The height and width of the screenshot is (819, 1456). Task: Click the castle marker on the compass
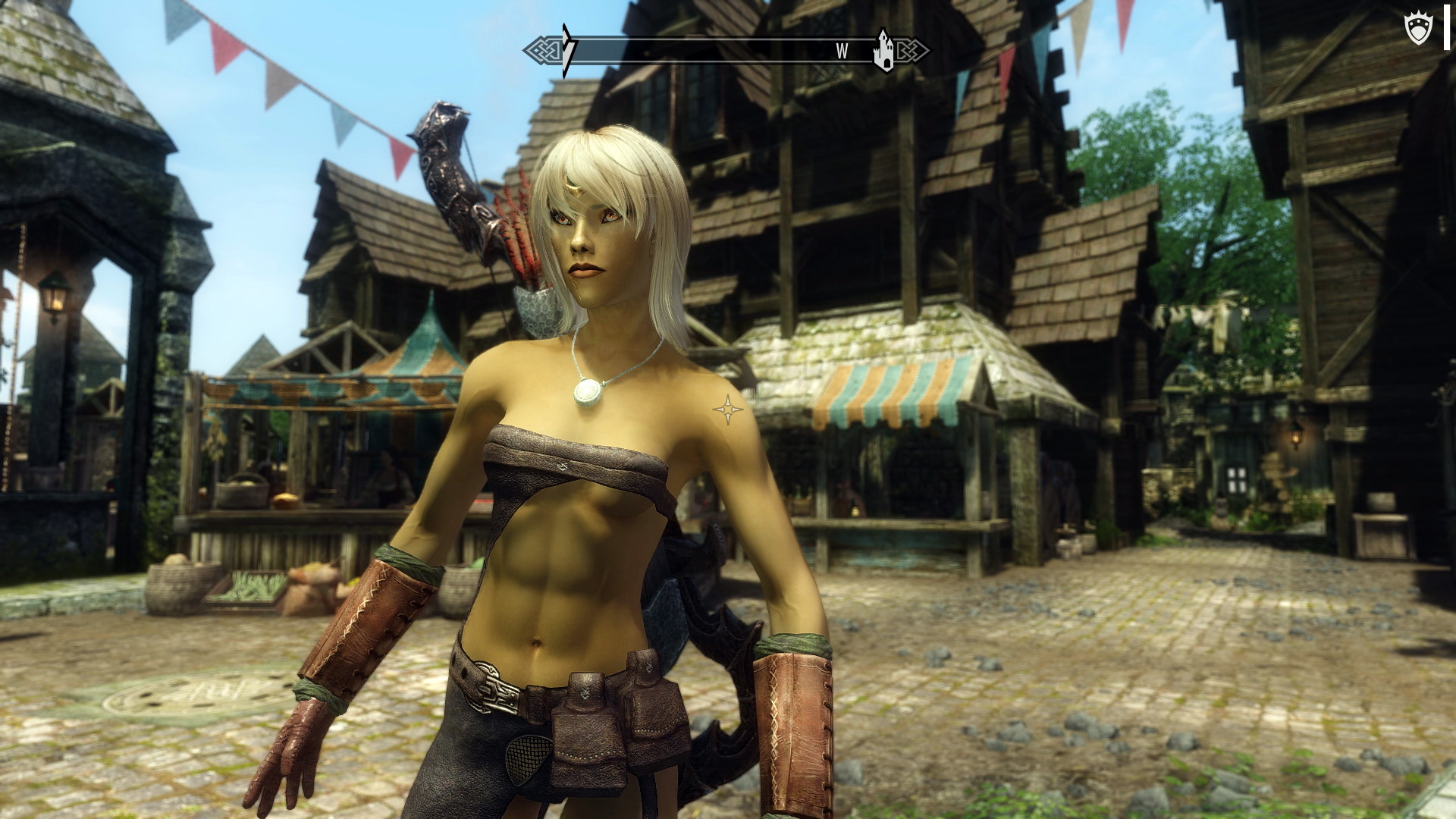[883, 50]
